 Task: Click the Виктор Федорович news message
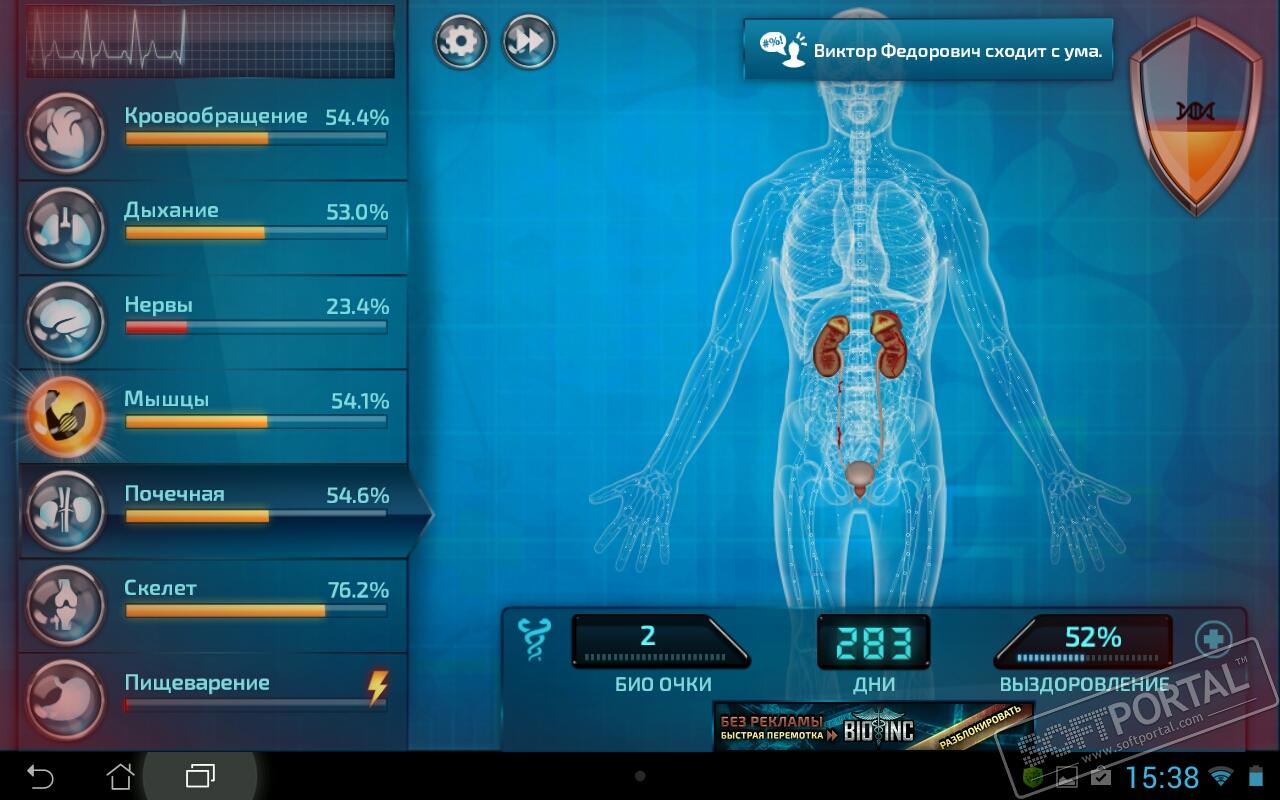point(928,50)
